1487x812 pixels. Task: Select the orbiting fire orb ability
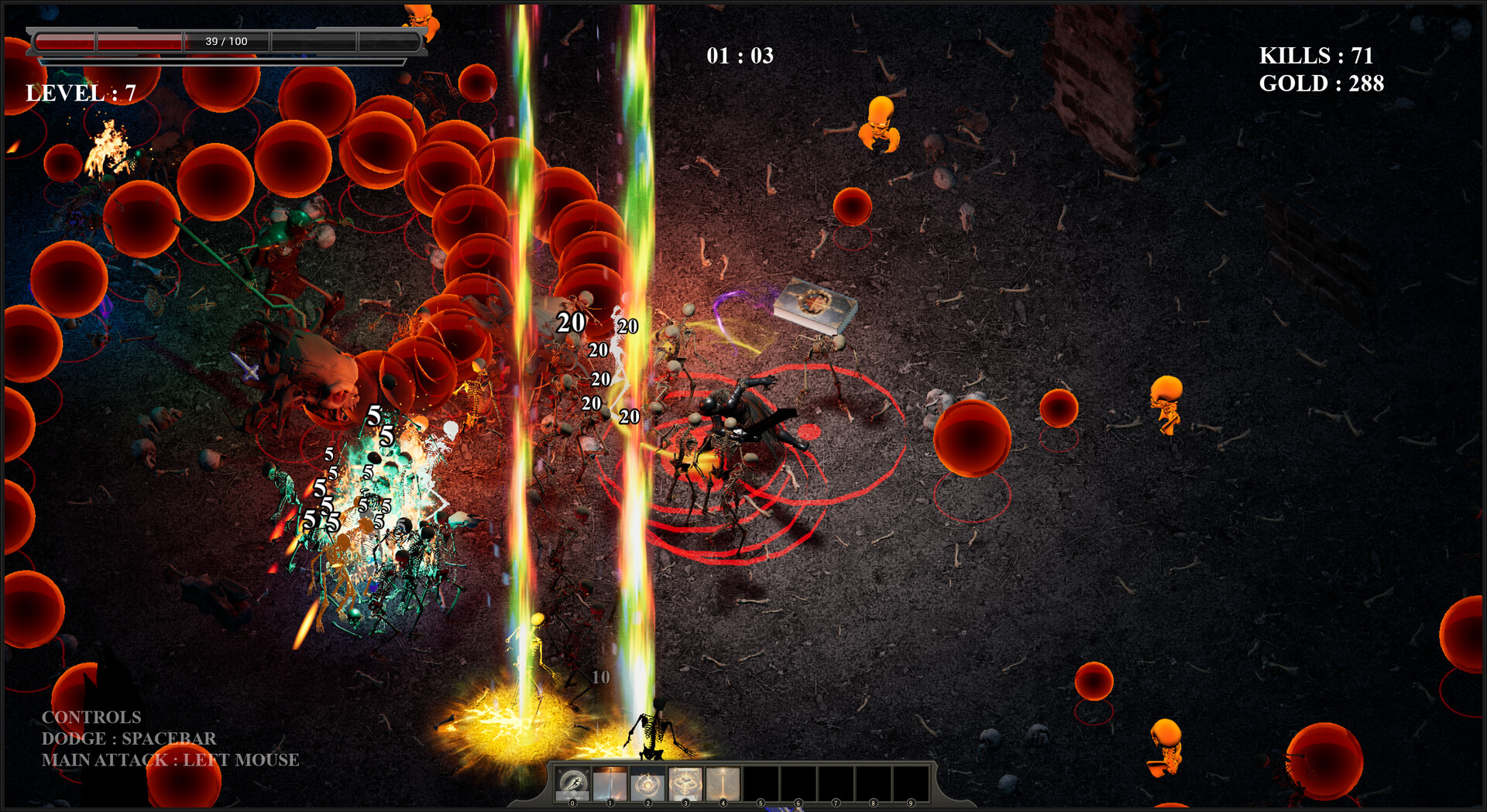click(x=647, y=784)
